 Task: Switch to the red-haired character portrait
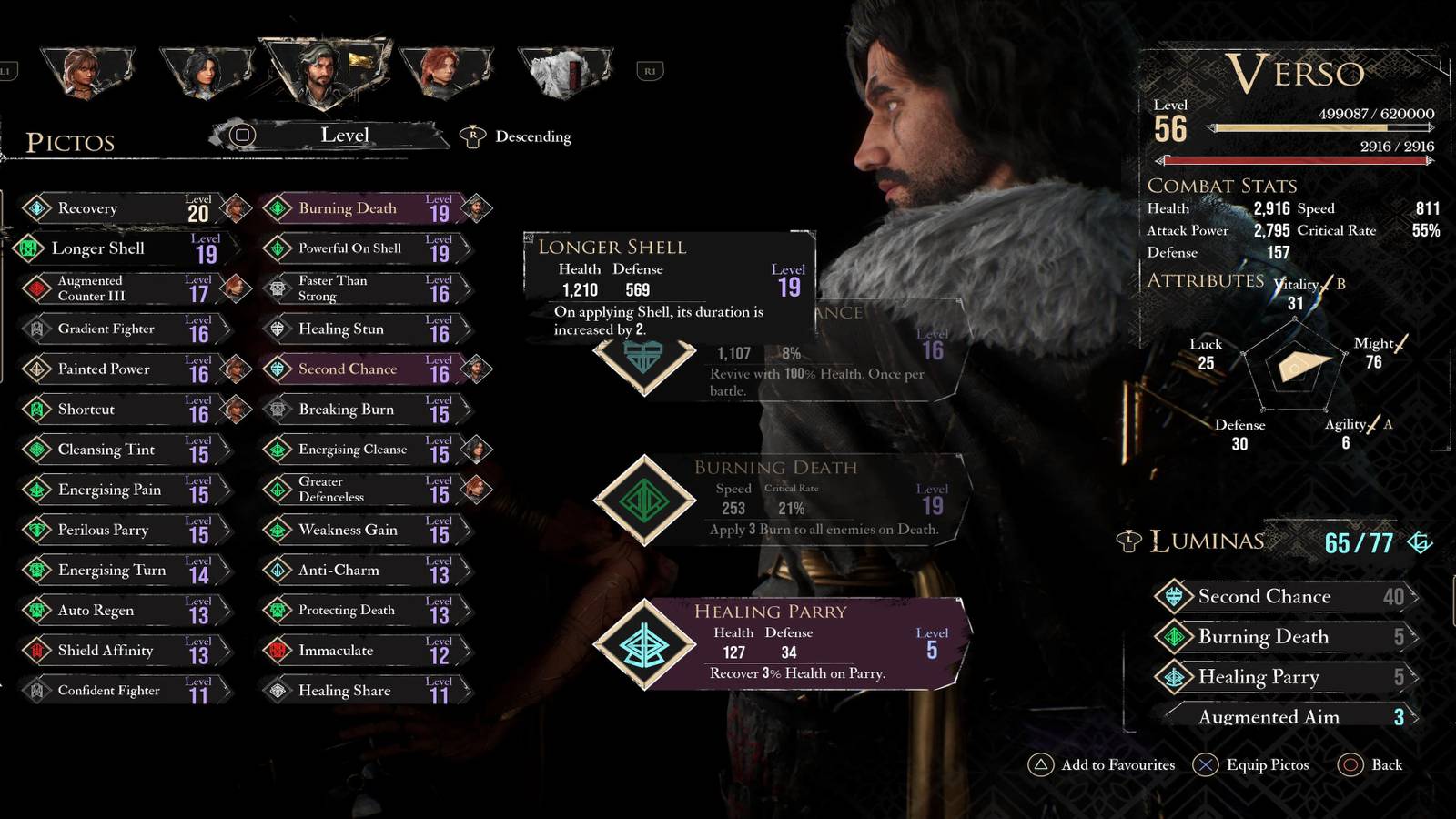(x=444, y=71)
